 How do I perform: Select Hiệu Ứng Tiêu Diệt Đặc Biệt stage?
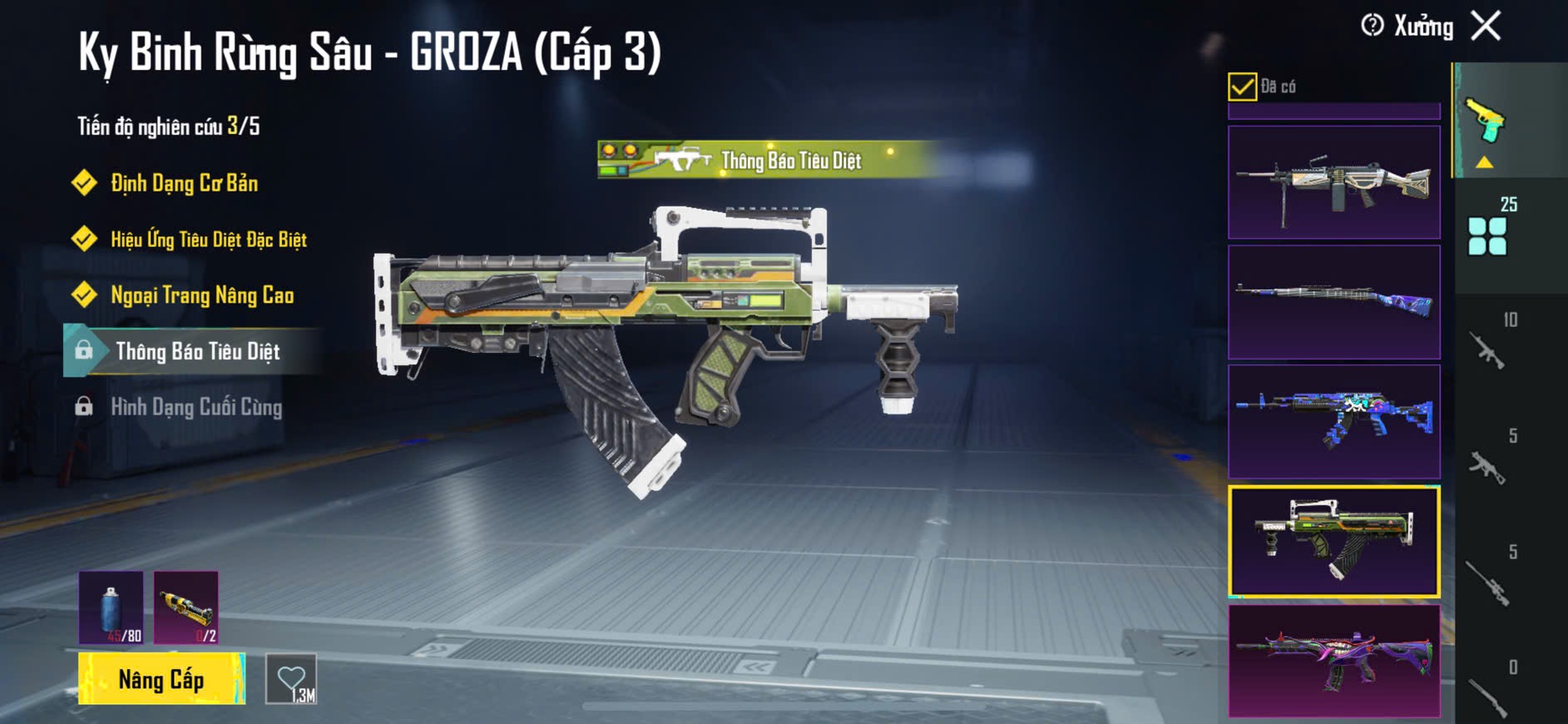click(208, 240)
